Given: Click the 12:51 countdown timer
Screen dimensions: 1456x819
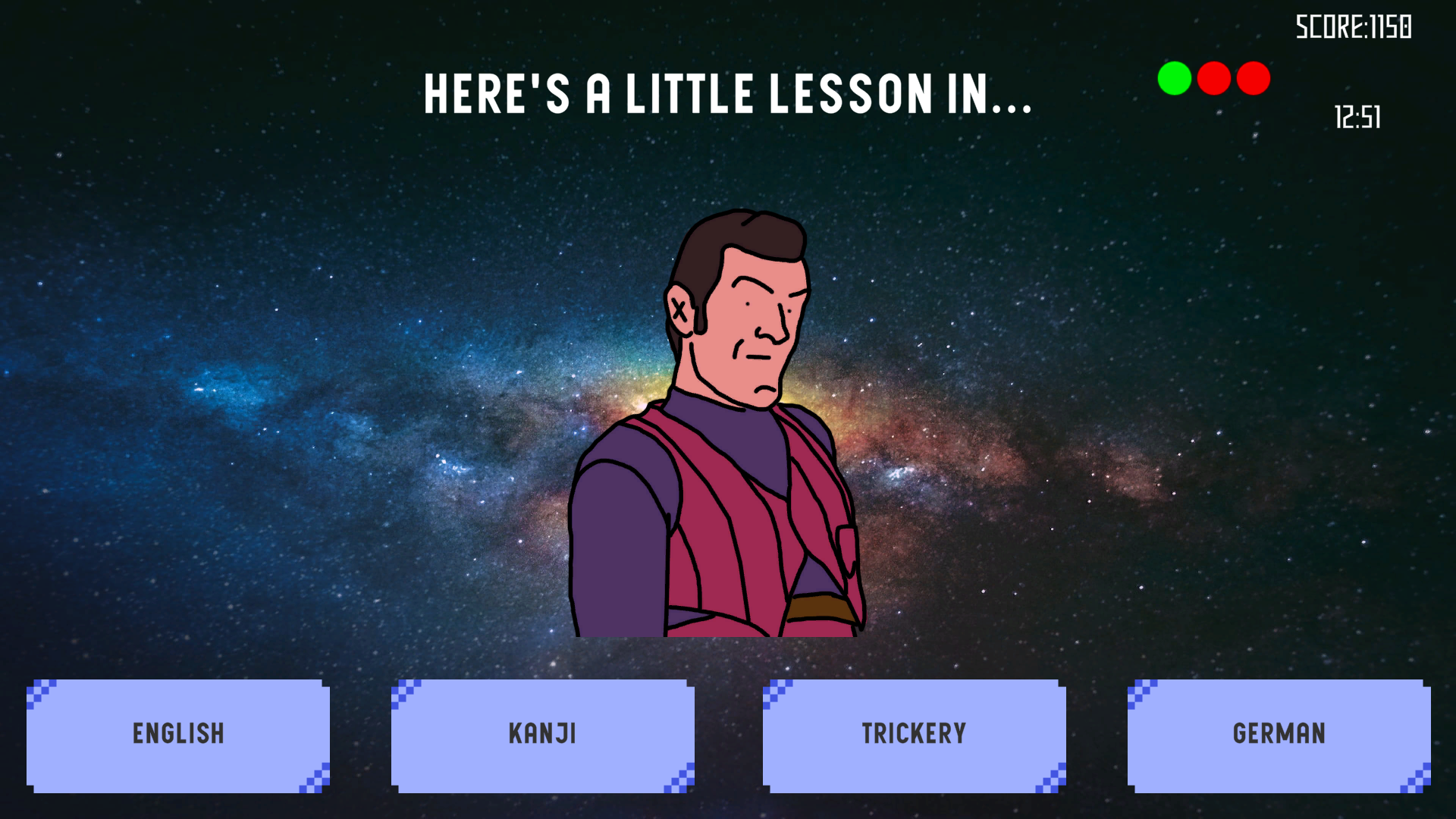Looking at the screenshot, I should coord(1356,117).
